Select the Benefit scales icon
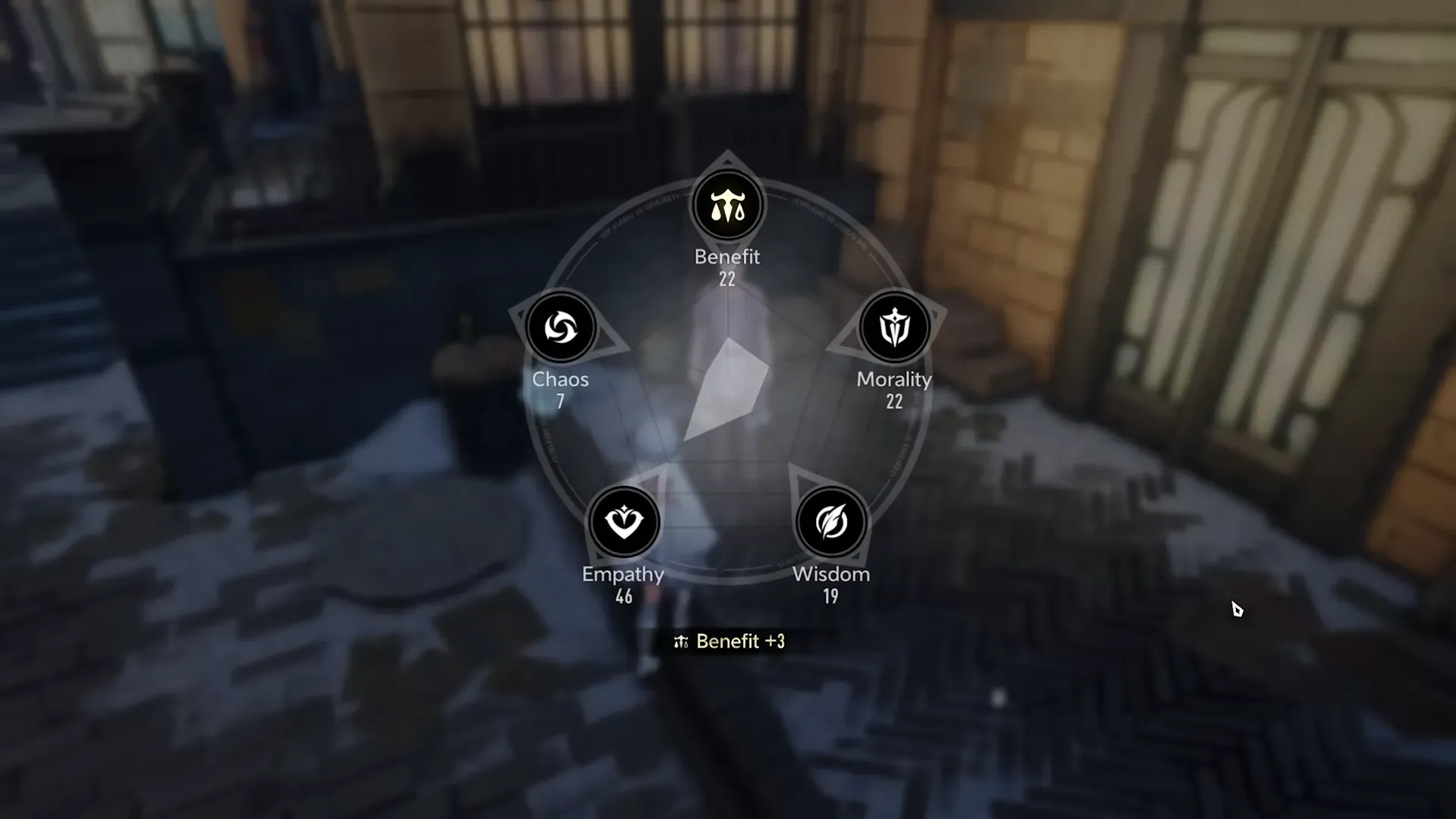Viewport: 1456px width, 819px height. pyautogui.click(x=727, y=202)
